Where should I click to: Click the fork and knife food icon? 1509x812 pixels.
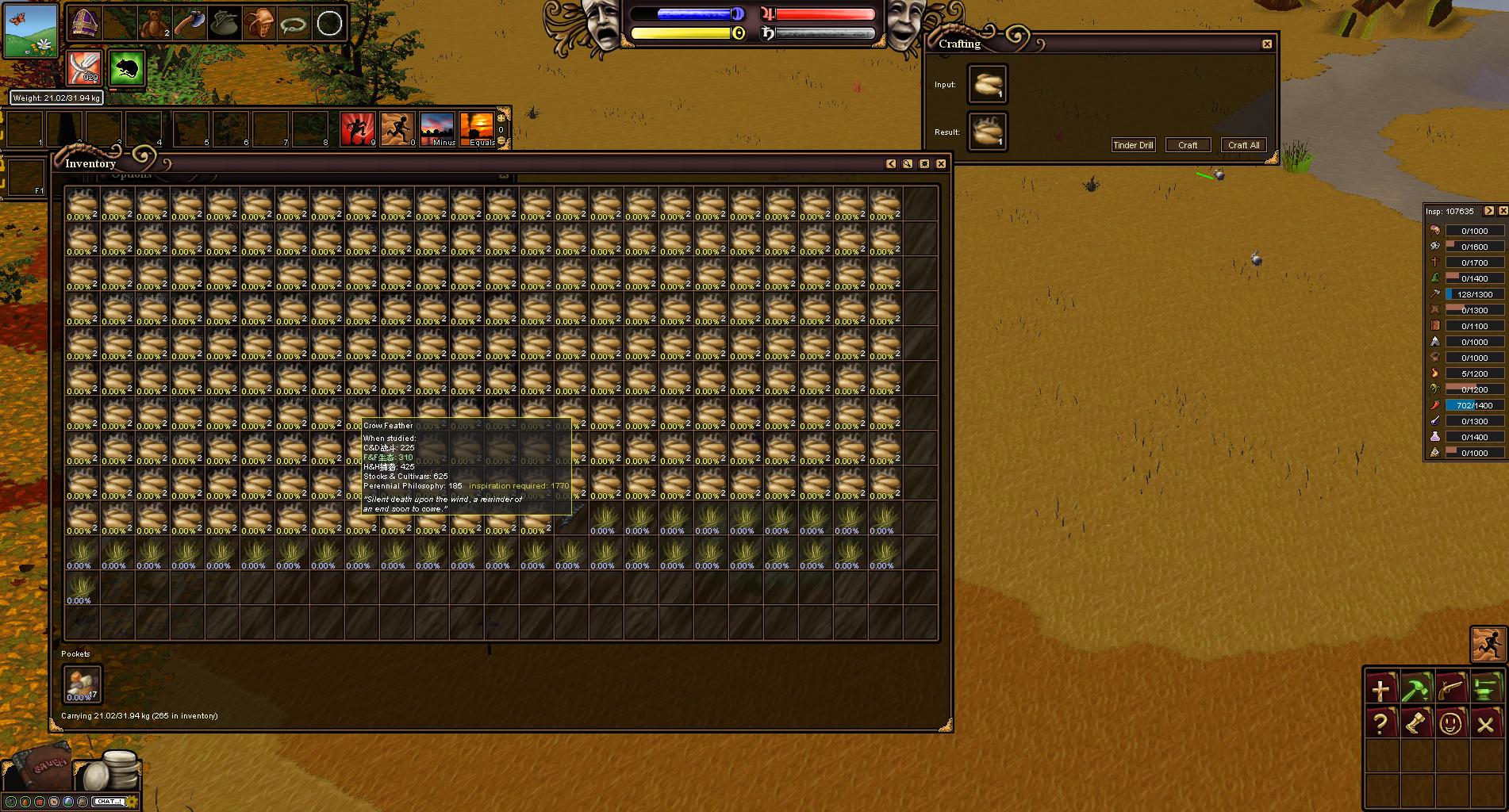(83, 67)
